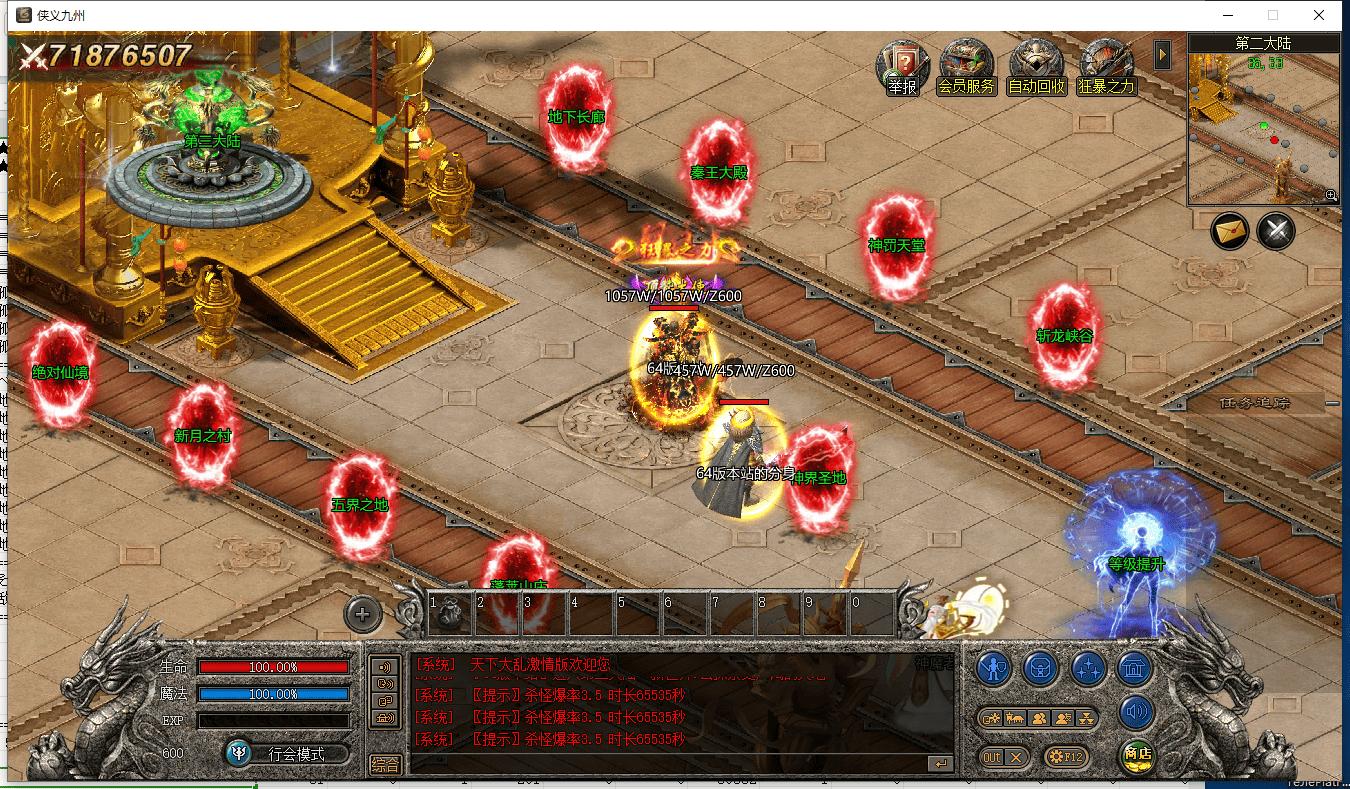Image resolution: width=1350 pixels, height=789 pixels.
Task: Expand the top icon row with the arrow
Action: [1162, 54]
